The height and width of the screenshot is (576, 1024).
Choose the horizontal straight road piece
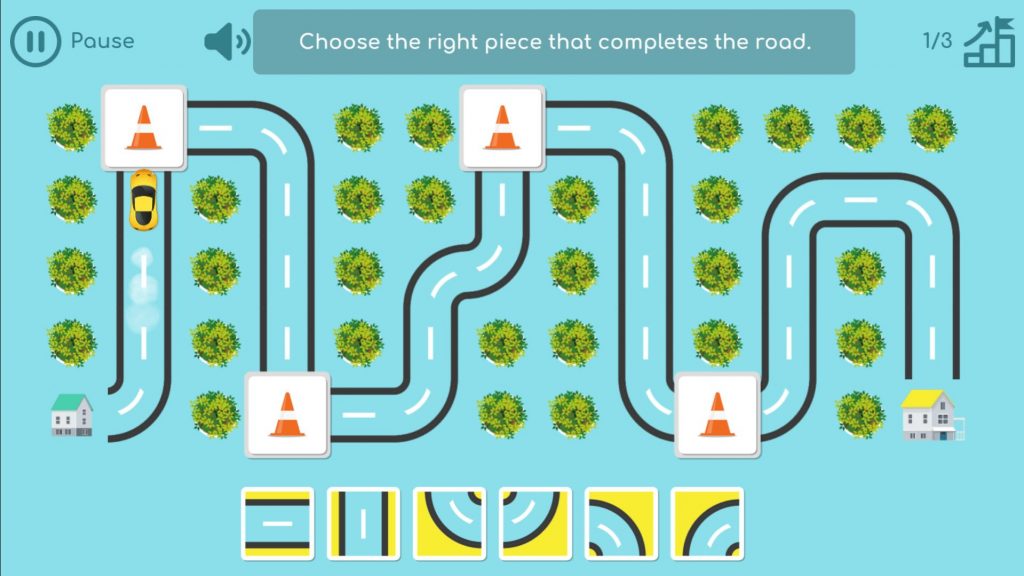pos(277,522)
